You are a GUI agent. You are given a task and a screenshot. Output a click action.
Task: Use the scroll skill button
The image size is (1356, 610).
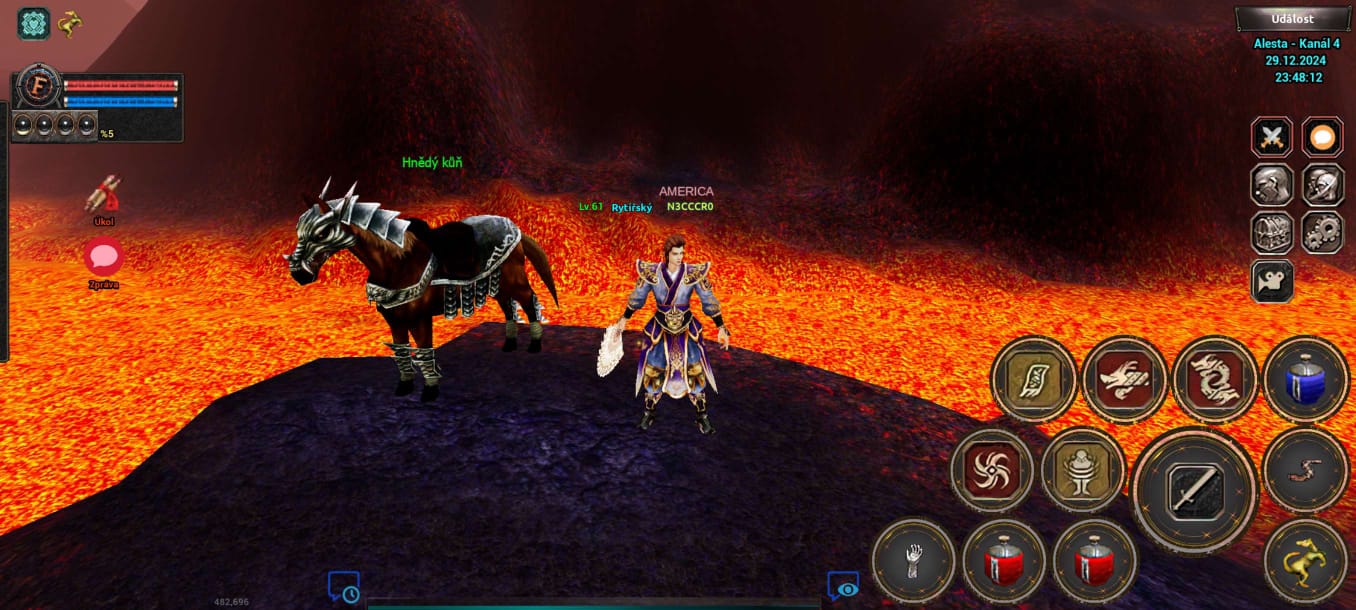tap(1034, 380)
